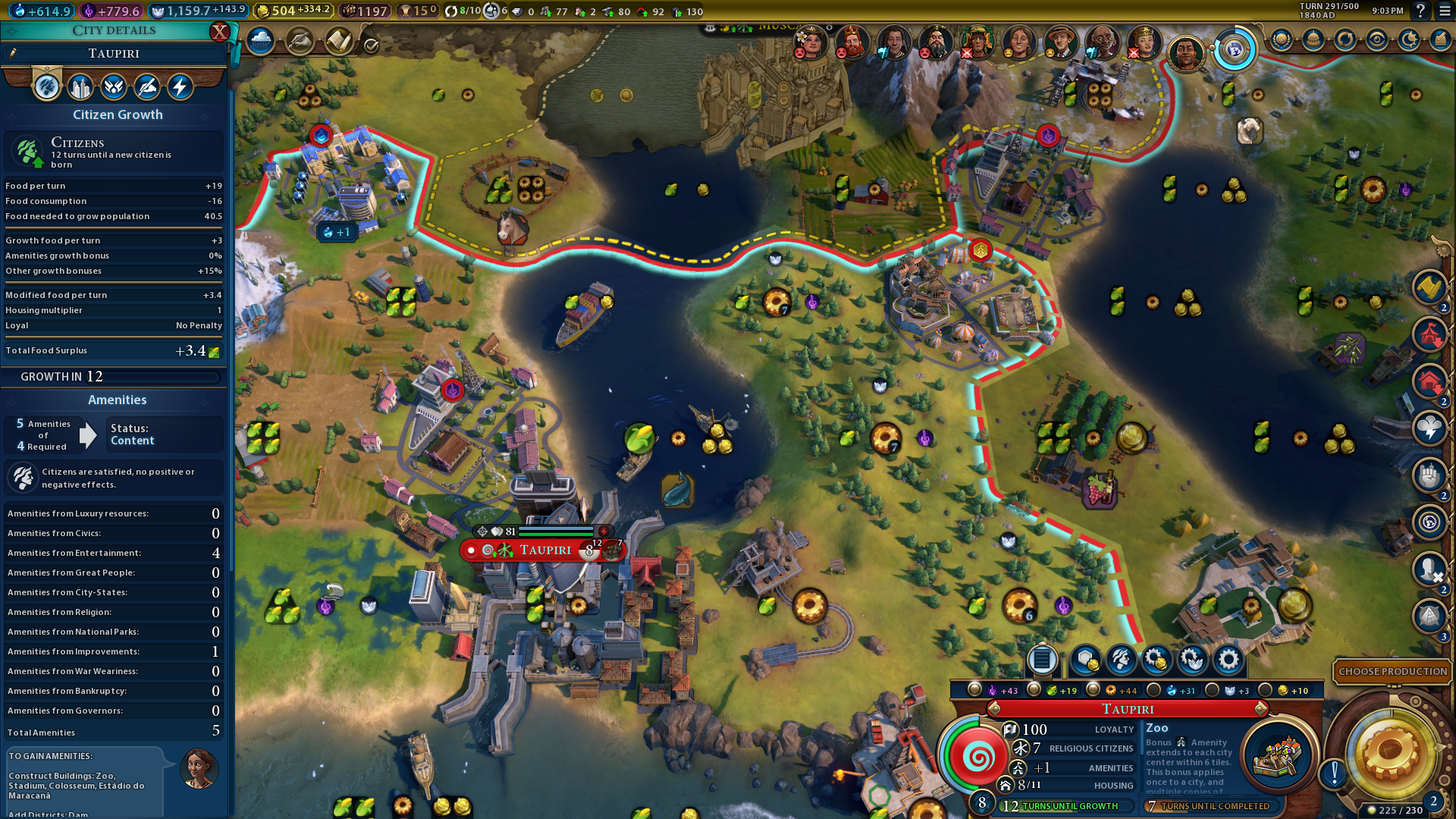Viewport: 1456px width, 819px height.
Task: Open the scroll icon panel
Action: click(x=338, y=41)
